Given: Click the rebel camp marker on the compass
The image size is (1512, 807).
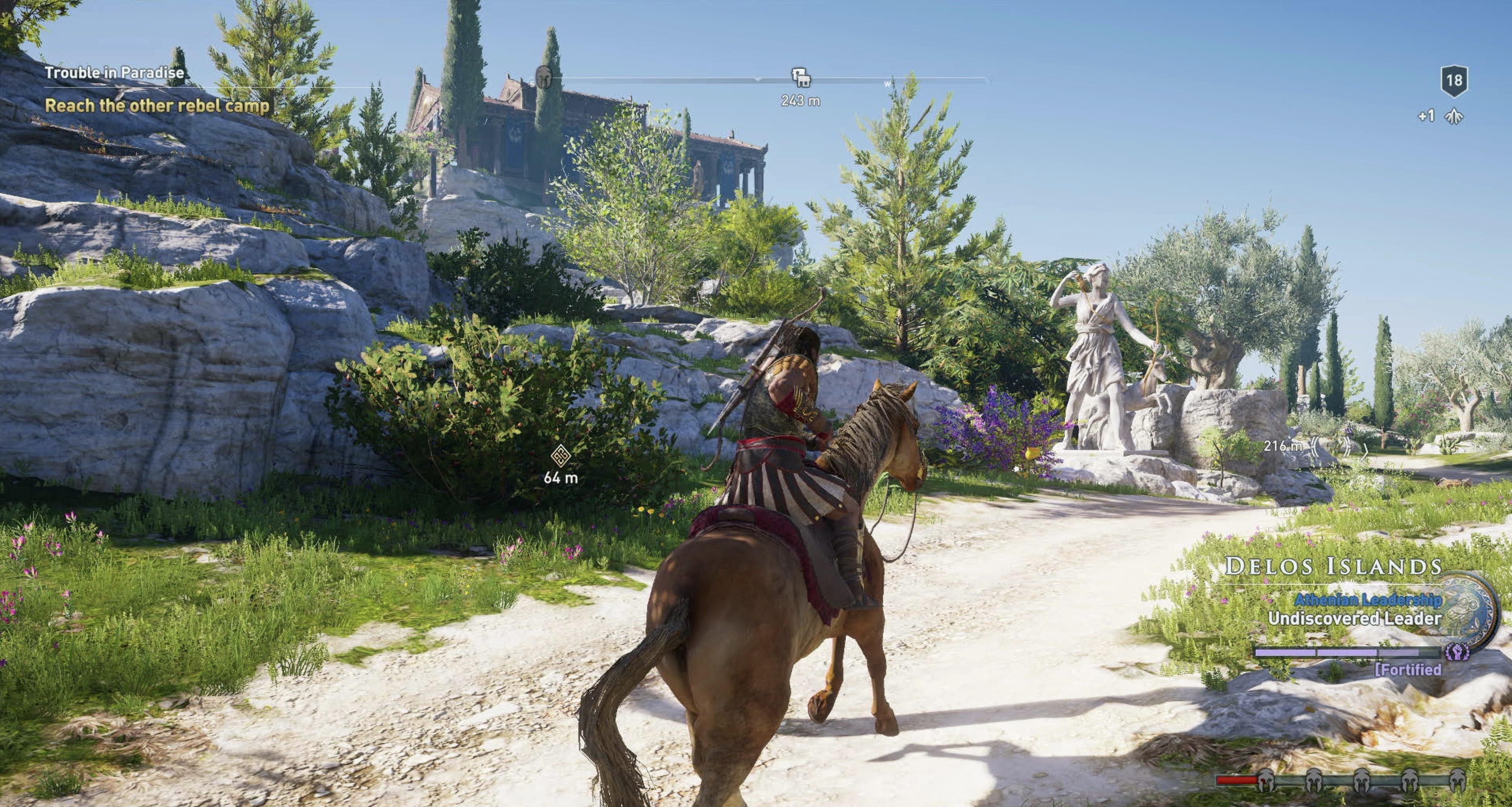Looking at the screenshot, I should (801, 78).
